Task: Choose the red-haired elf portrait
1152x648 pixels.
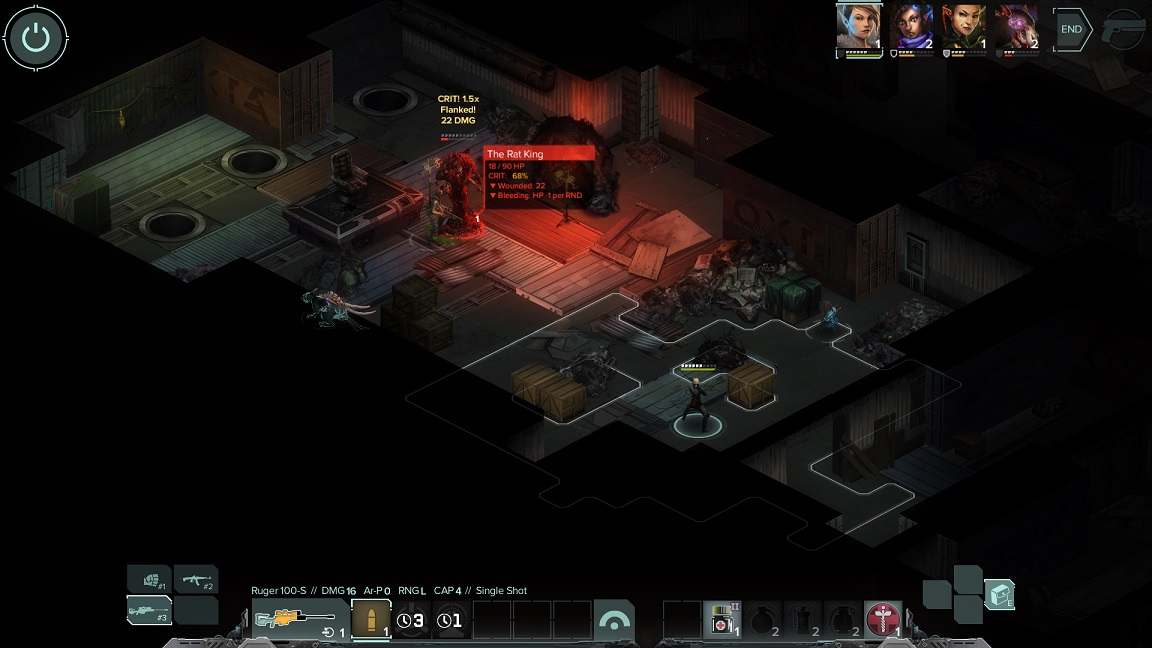Action: pyautogui.click(x=964, y=27)
